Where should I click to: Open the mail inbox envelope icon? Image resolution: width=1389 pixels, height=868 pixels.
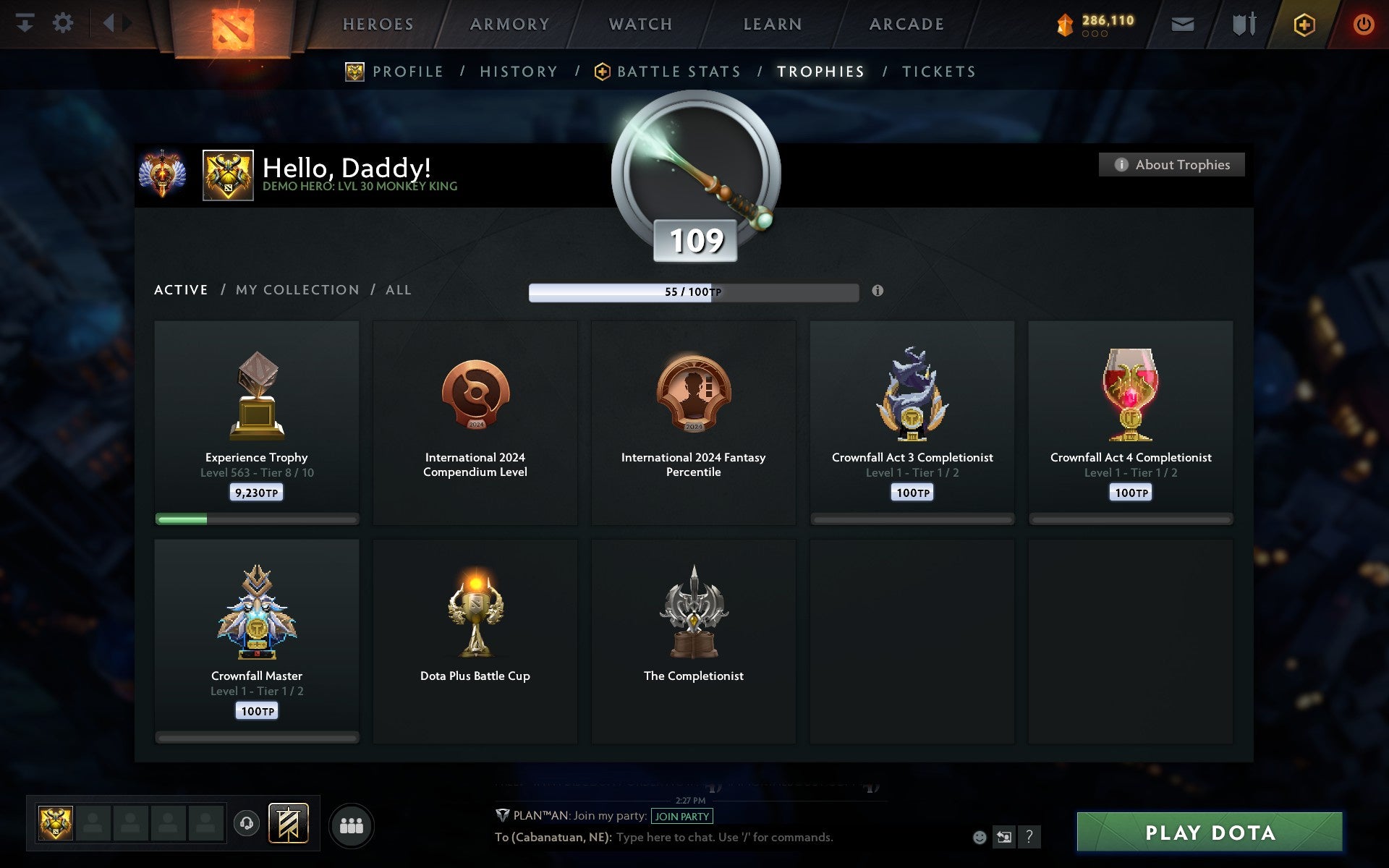click(1182, 23)
